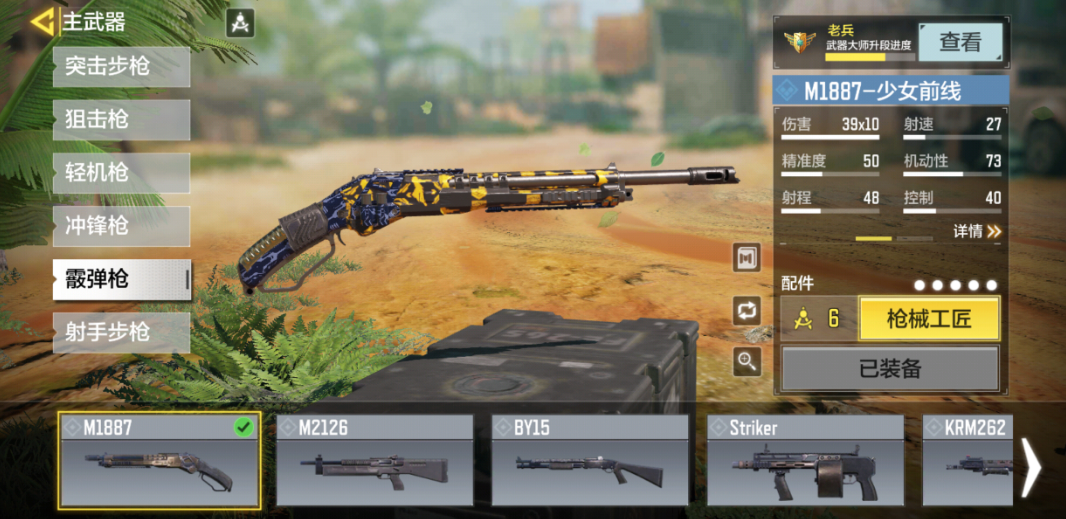The image size is (1066, 519).
Task: Show the 射手步枪 weapon list
Action: coord(121,332)
